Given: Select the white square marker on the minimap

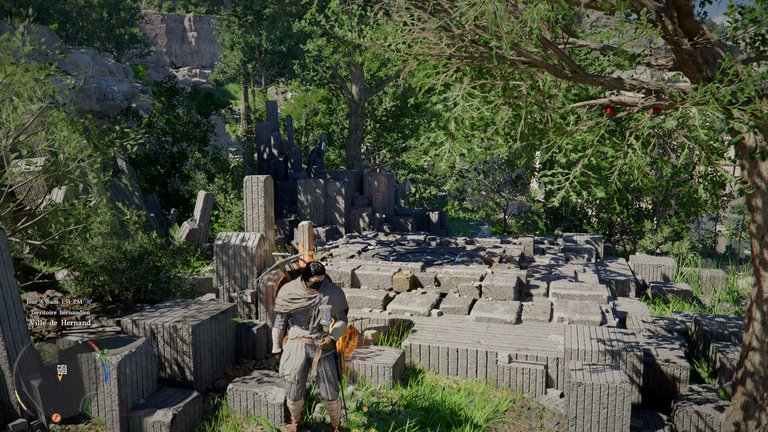Looking at the screenshot, I should pos(61,370).
